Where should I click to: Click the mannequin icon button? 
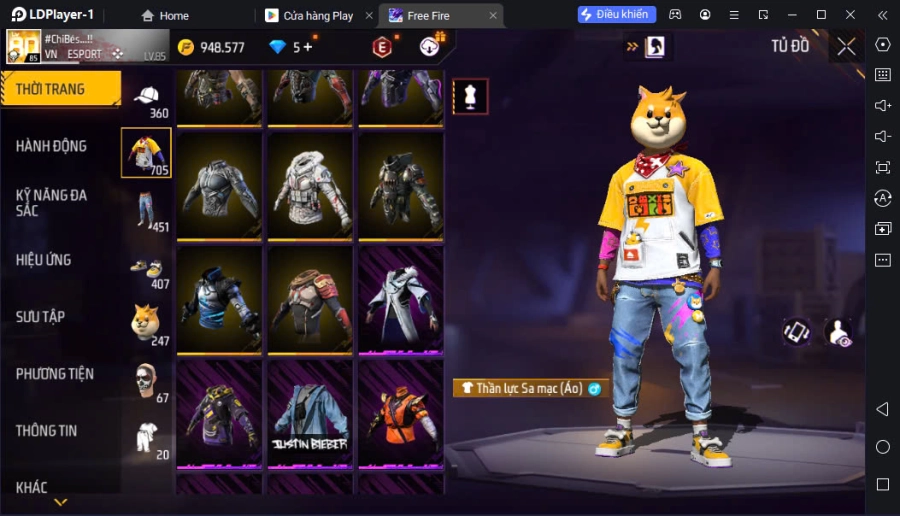[x=470, y=96]
